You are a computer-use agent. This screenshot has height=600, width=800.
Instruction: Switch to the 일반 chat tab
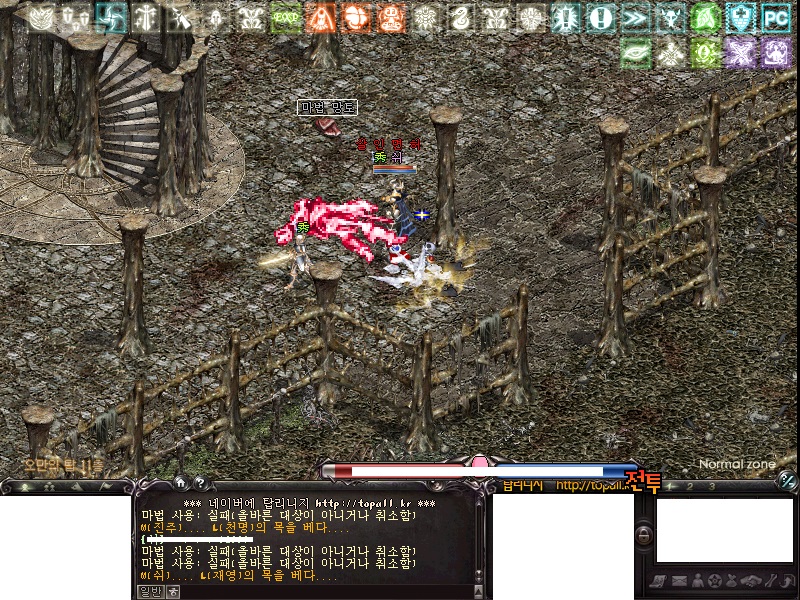click(148, 591)
